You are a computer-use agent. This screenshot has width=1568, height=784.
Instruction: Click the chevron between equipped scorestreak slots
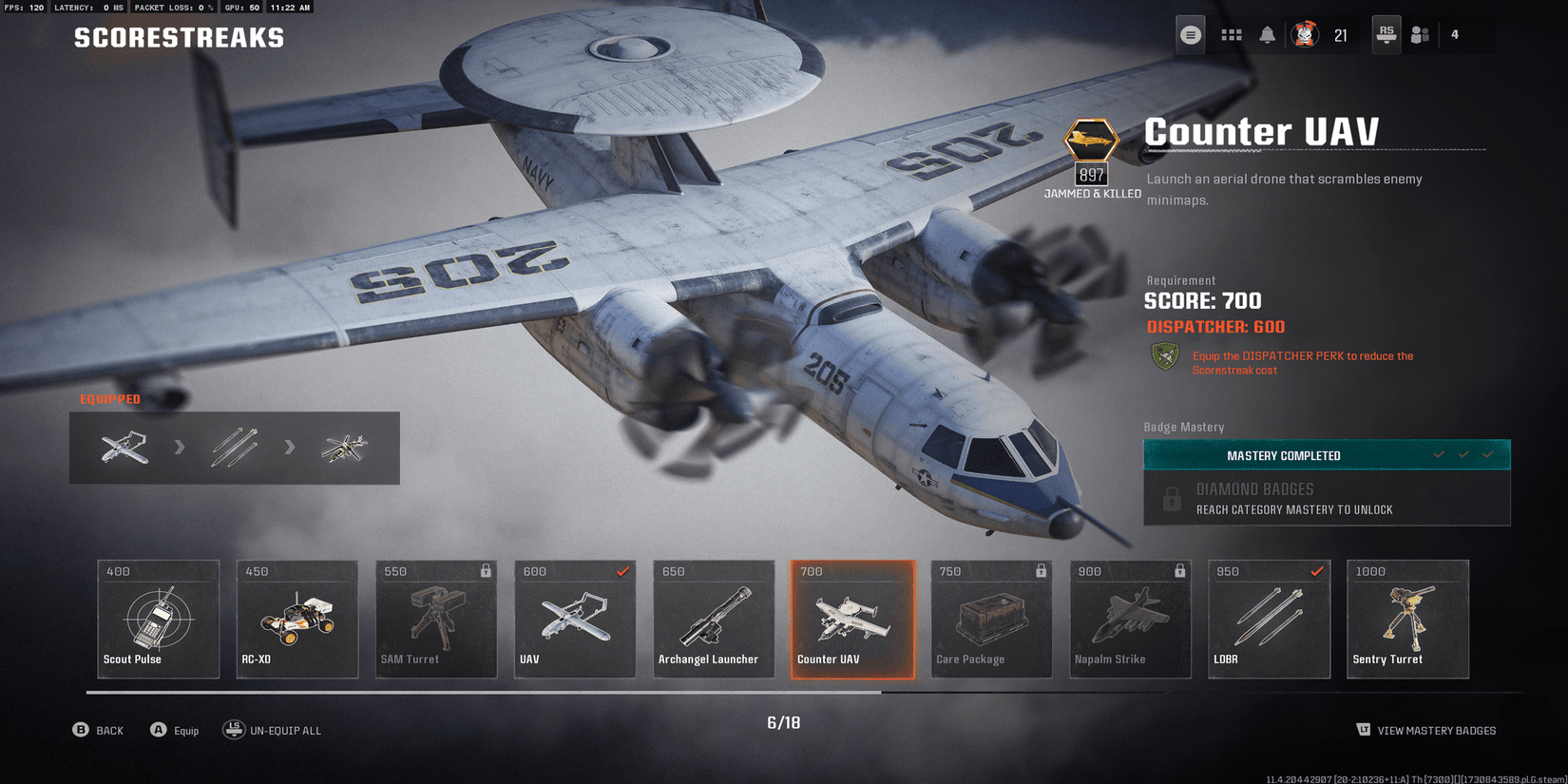pyautogui.click(x=181, y=448)
